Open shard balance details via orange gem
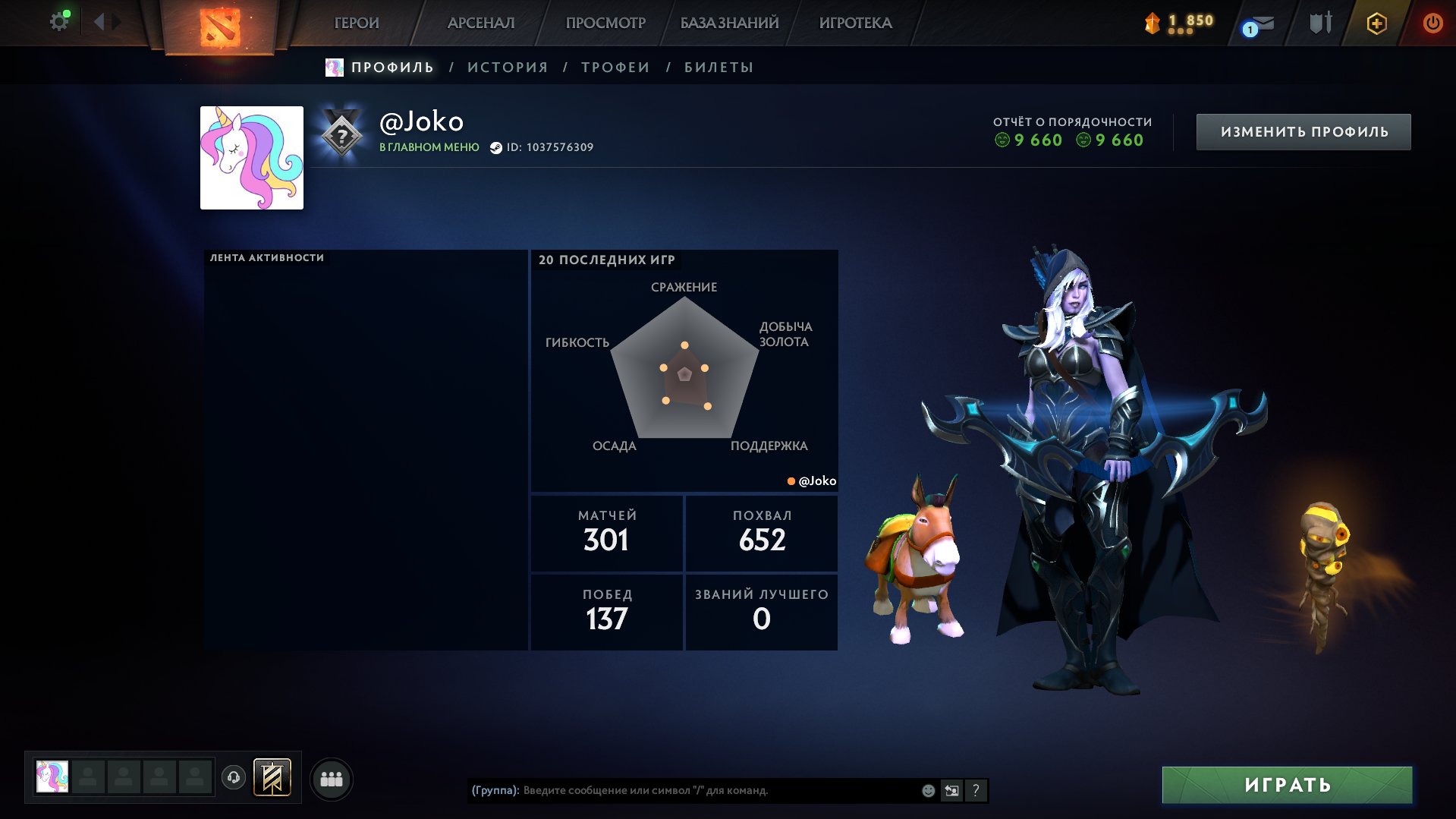1456x819 pixels. point(1153,21)
